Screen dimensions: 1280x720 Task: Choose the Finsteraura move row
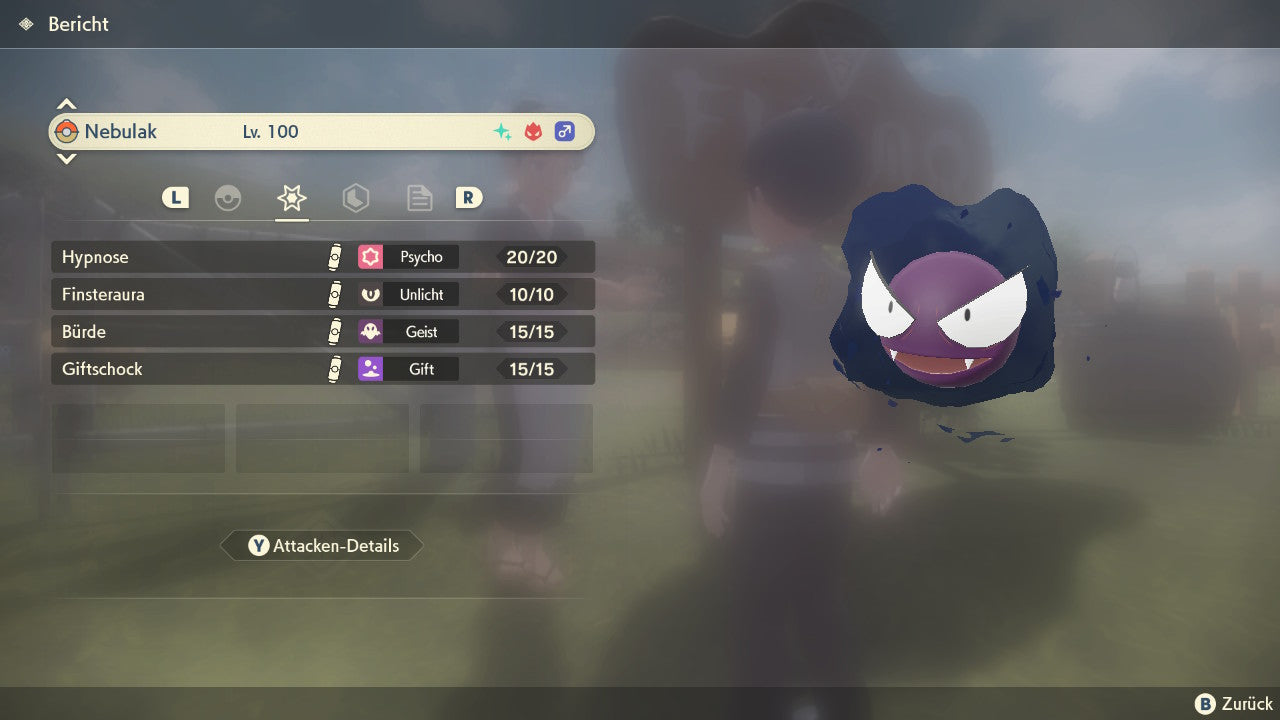(322, 294)
